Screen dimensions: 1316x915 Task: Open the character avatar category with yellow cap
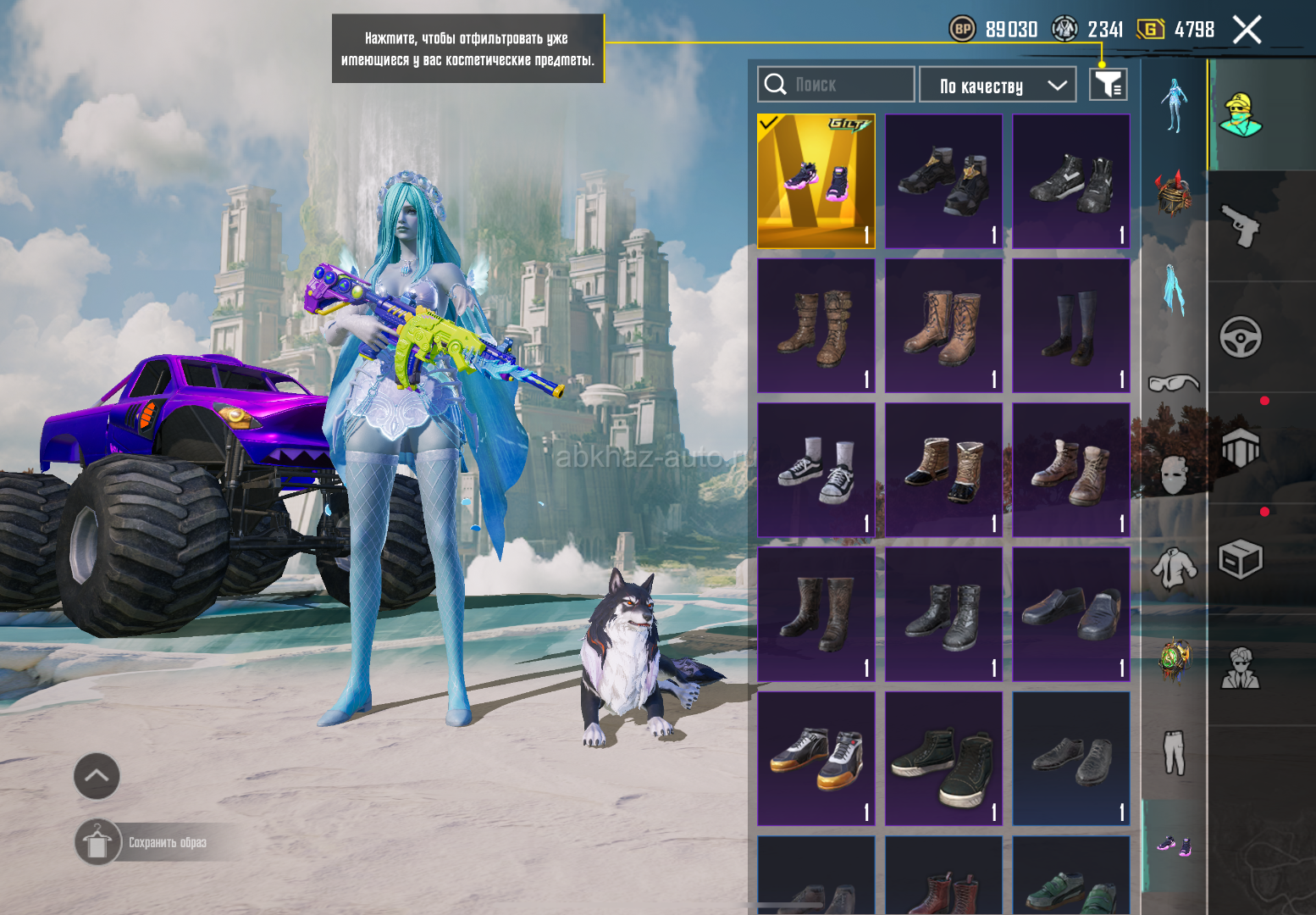tap(1241, 115)
